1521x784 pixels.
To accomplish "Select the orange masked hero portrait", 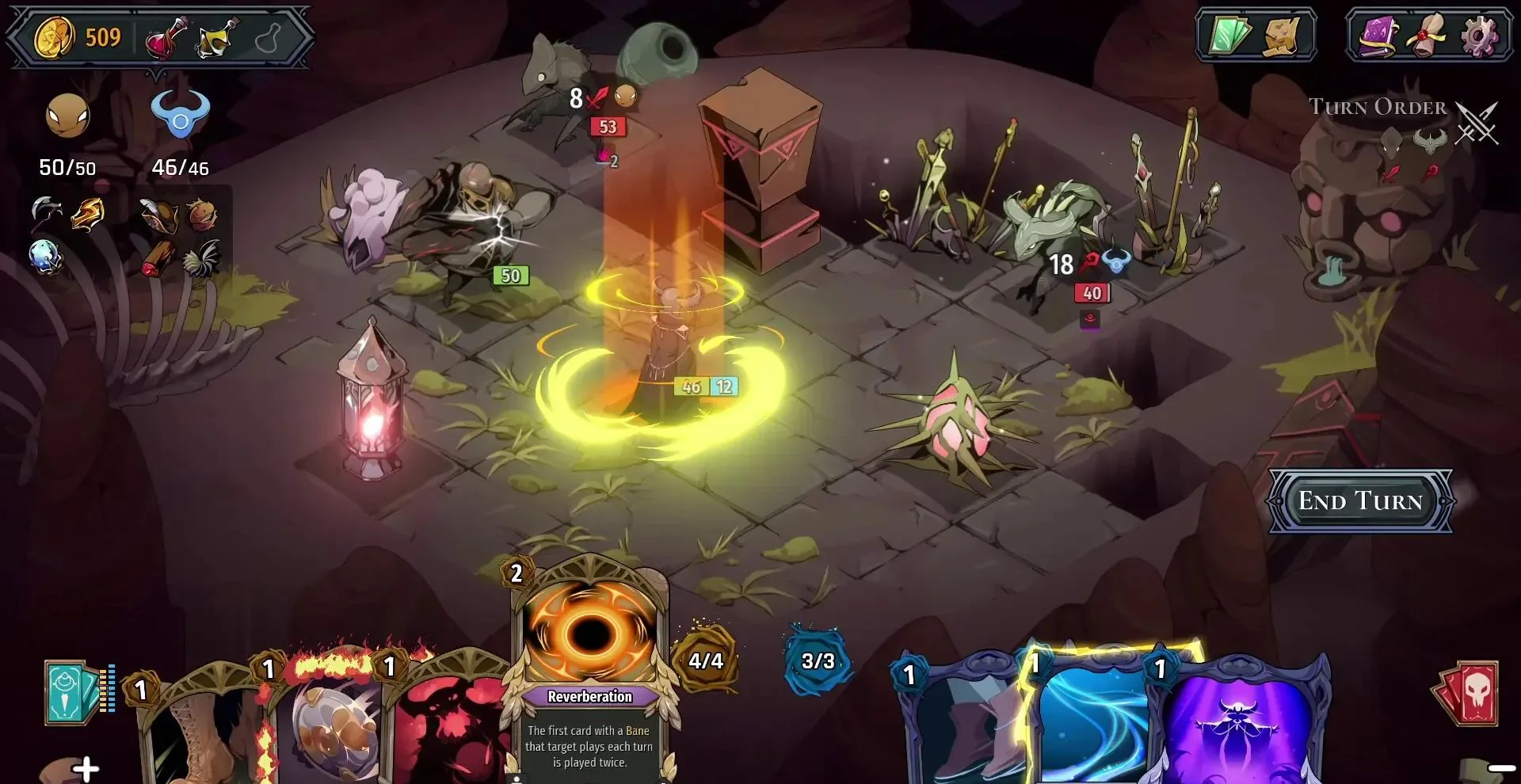I will coord(68,116).
